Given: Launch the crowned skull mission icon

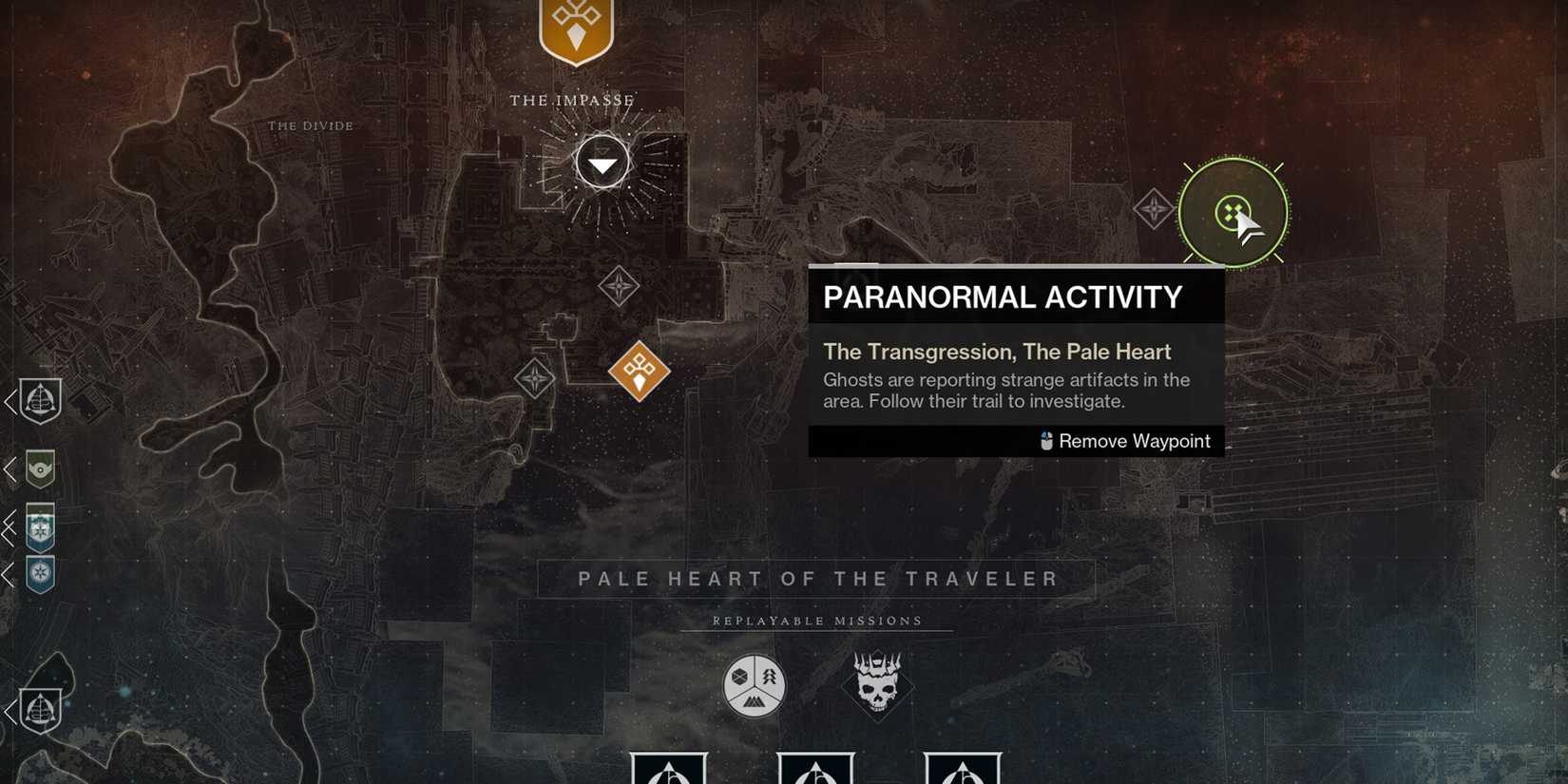Looking at the screenshot, I should coord(877,682).
